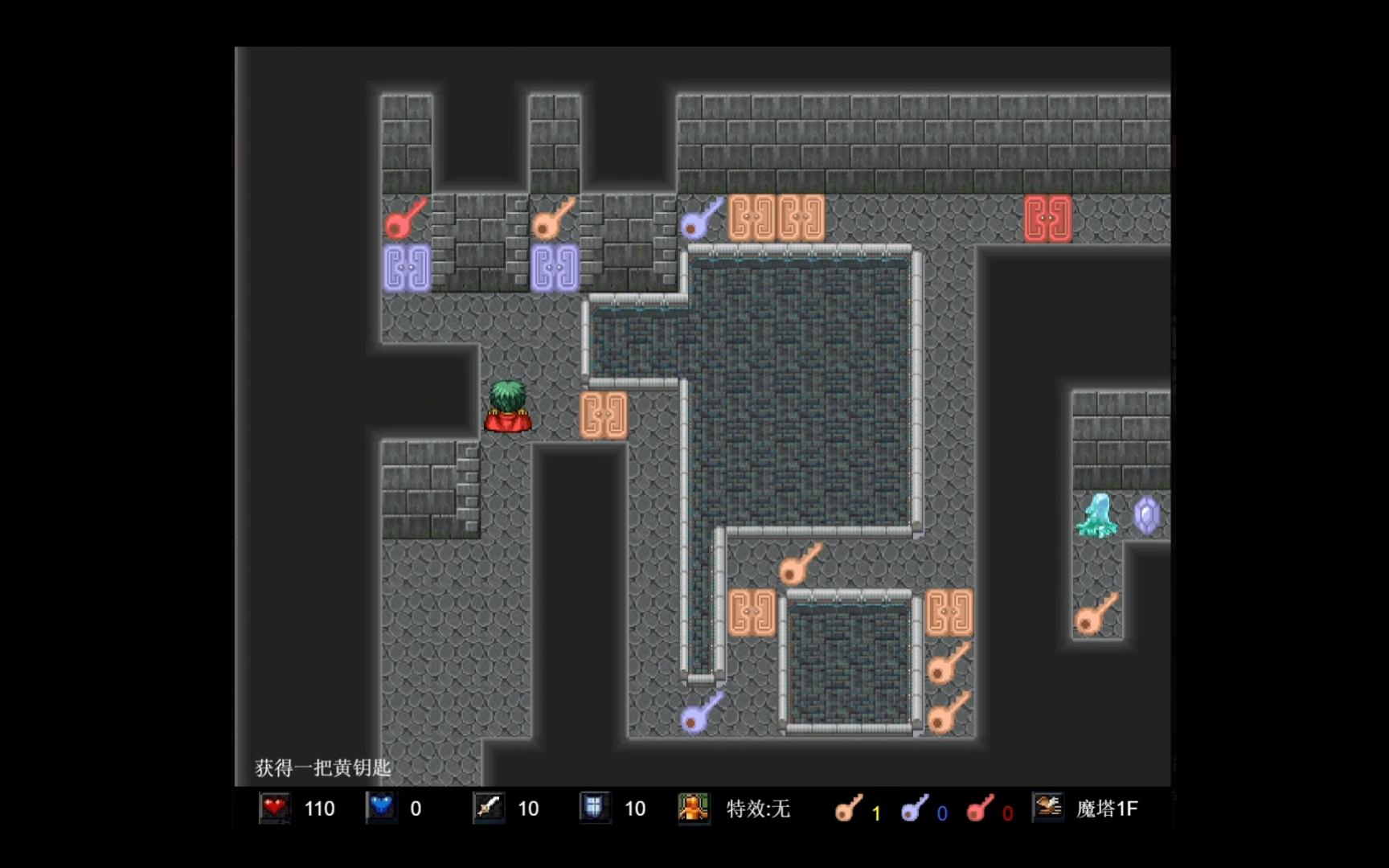Click the sword attack stat icon
Image resolution: width=1389 pixels, height=868 pixels.
[x=488, y=809]
